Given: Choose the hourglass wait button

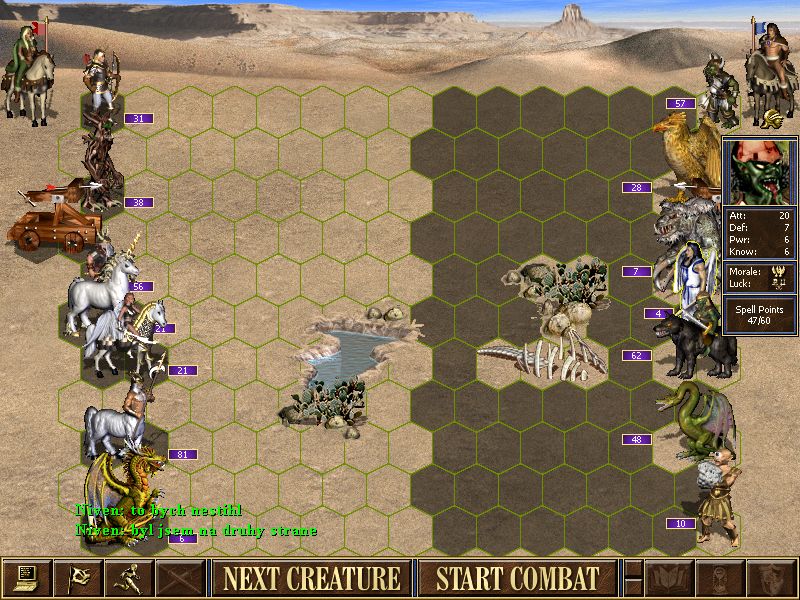Looking at the screenshot, I should point(720,578).
